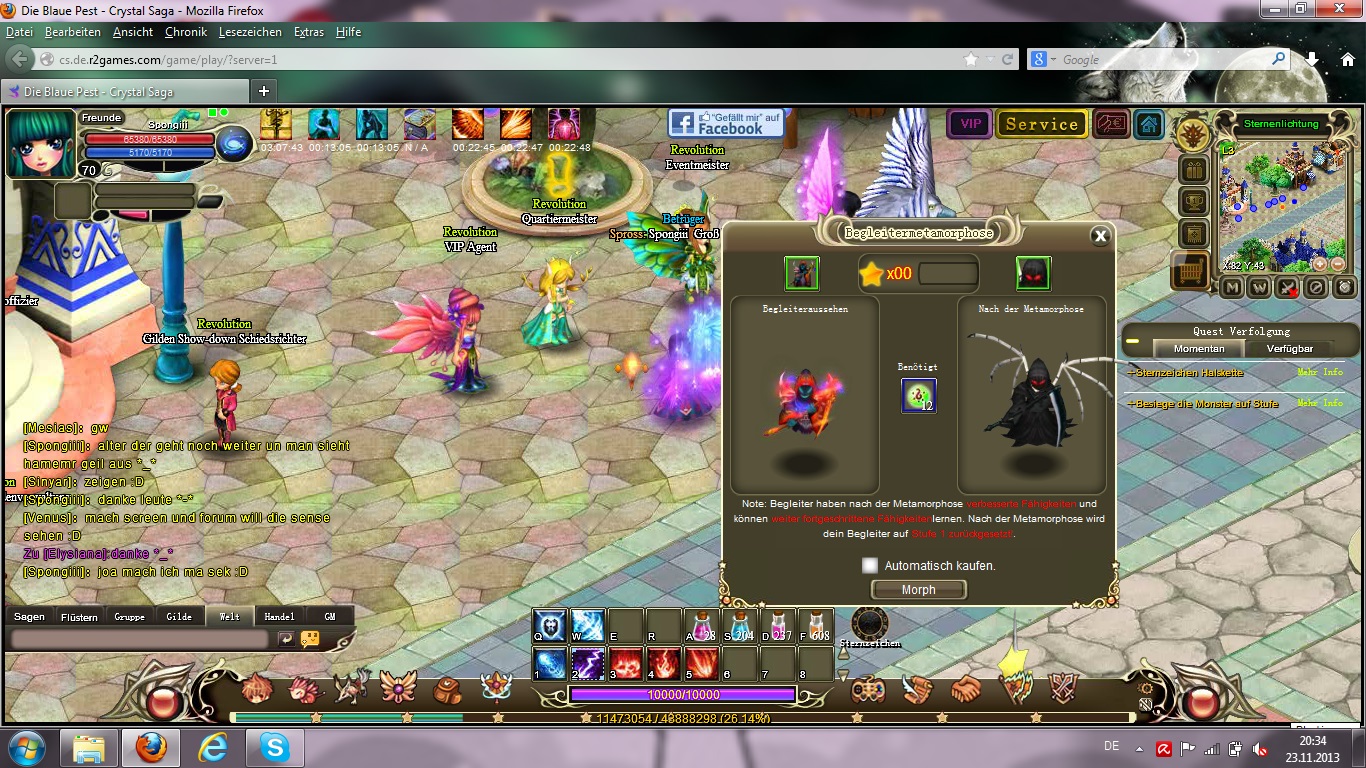The image size is (1366, 768).
Task: Activate the shield skill in slot Q
Action: (549, 626)
